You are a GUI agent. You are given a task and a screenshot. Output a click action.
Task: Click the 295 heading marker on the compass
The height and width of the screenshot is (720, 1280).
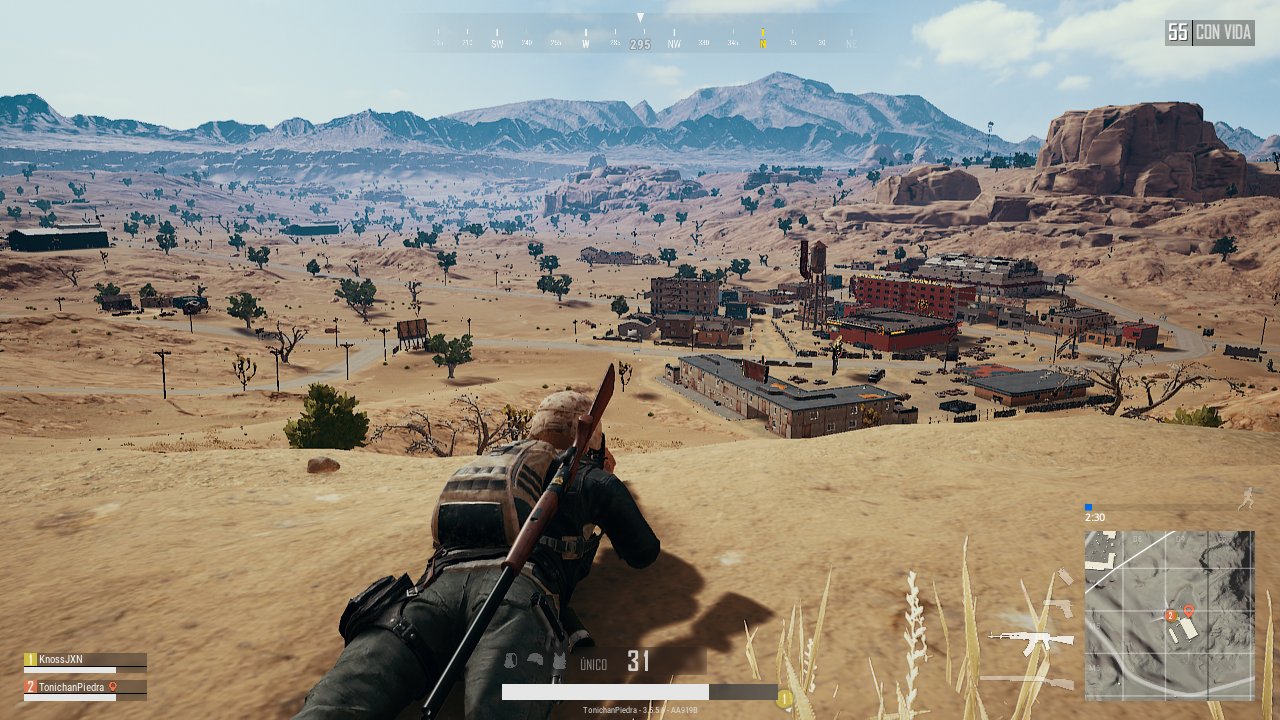639,43
